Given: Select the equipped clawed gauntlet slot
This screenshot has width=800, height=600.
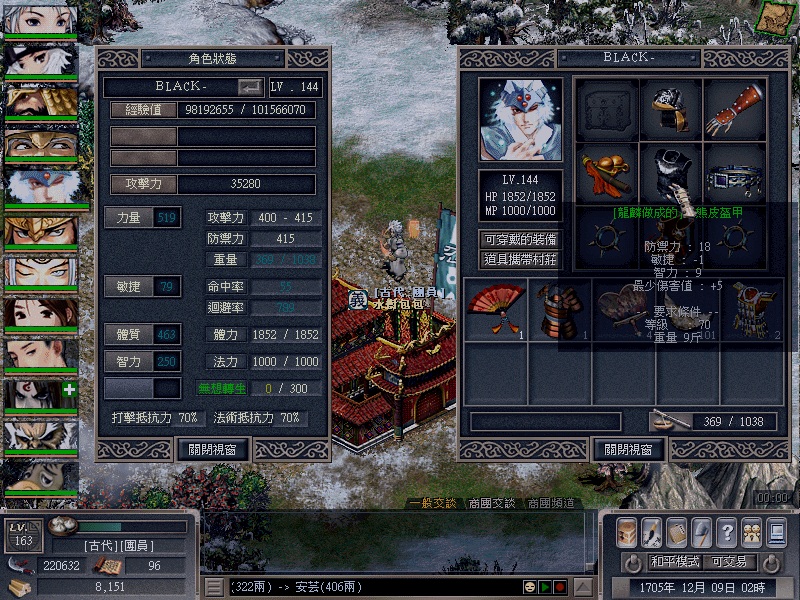Looking at the screenshot, I should pyautogui.click(x=734, y=109).
